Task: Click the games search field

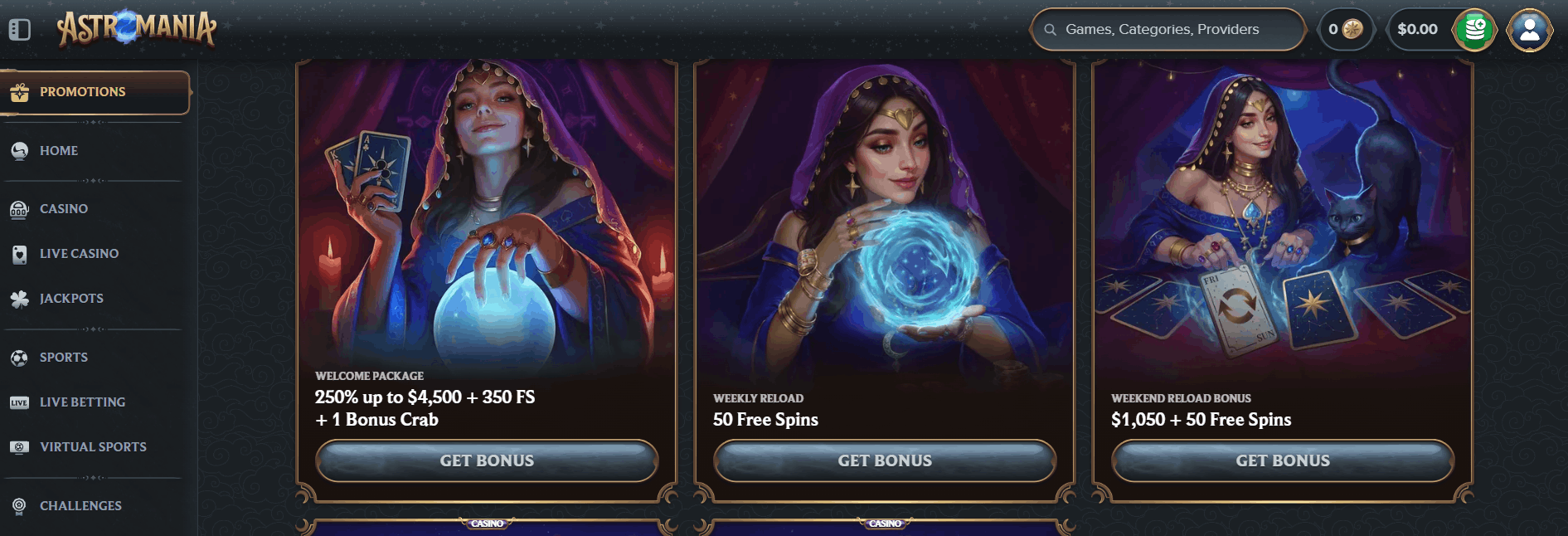Action: click(1169, 30)
